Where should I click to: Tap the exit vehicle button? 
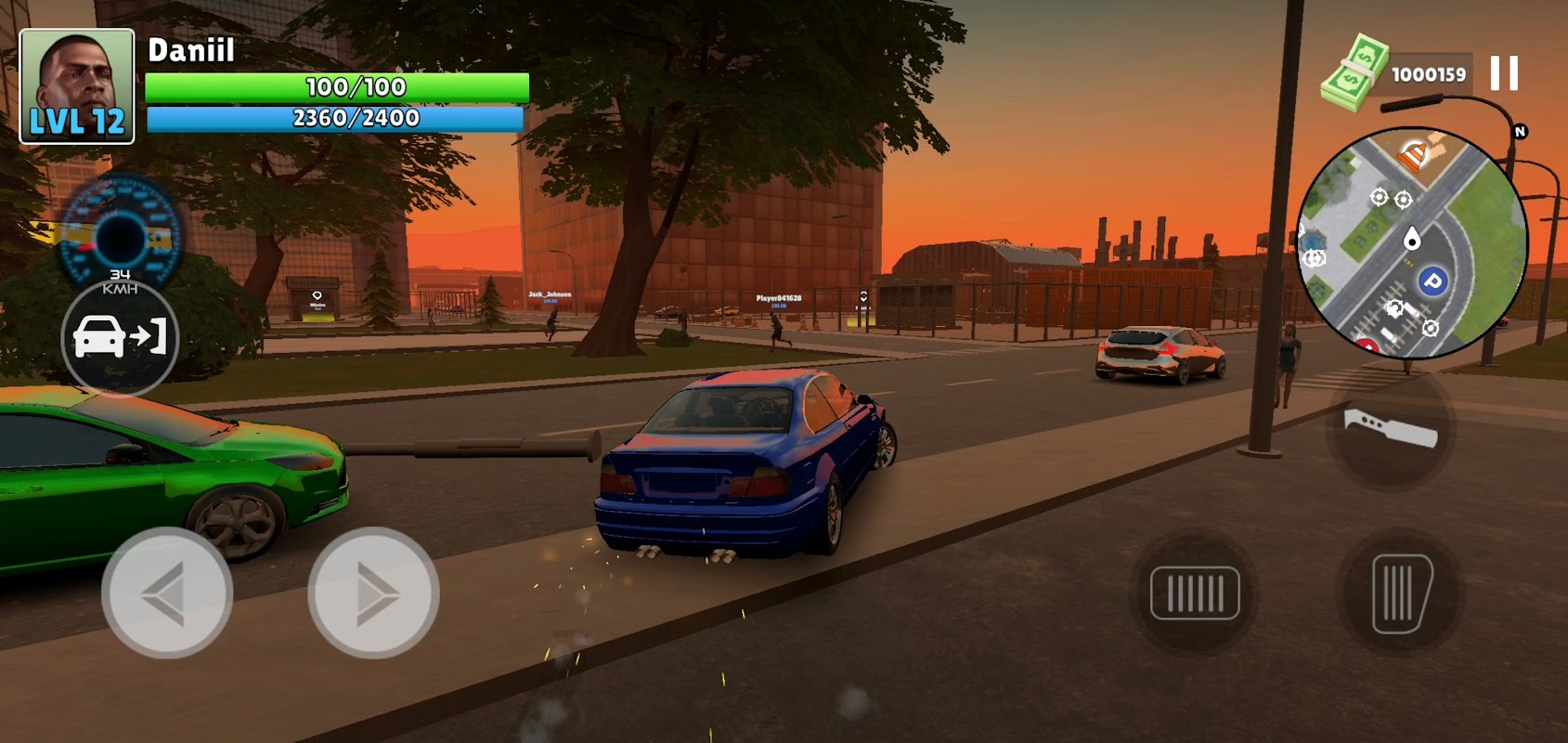[120, 337]
